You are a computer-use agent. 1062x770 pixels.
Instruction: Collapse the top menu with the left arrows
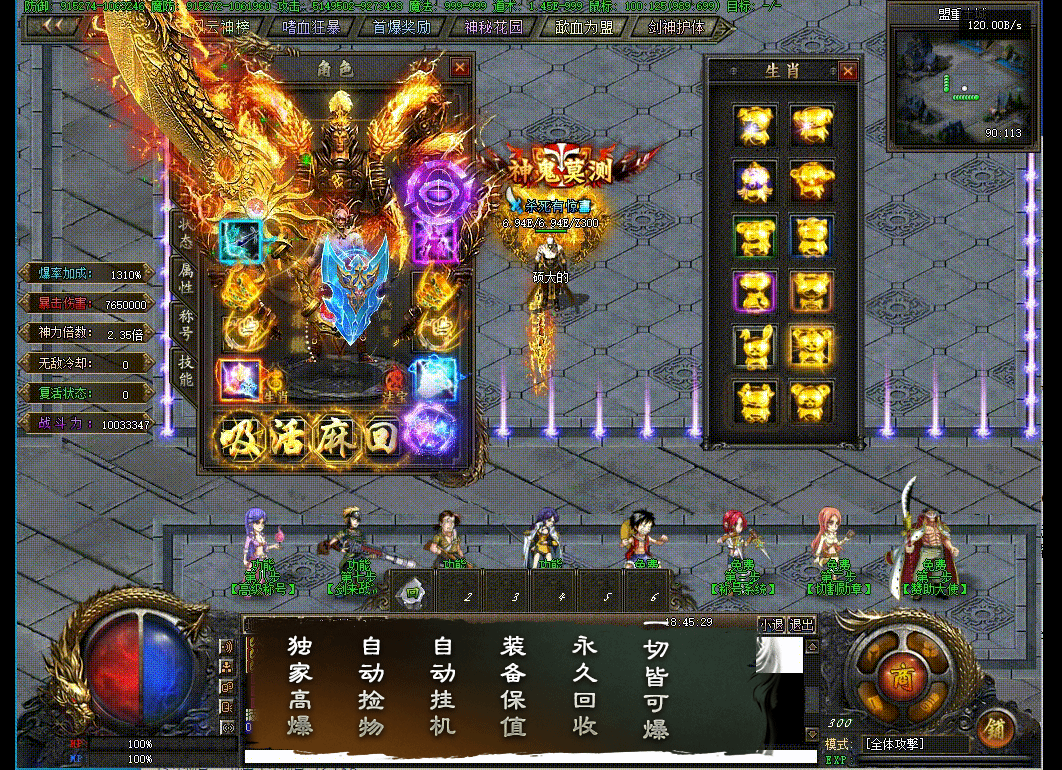pos(49,27)
